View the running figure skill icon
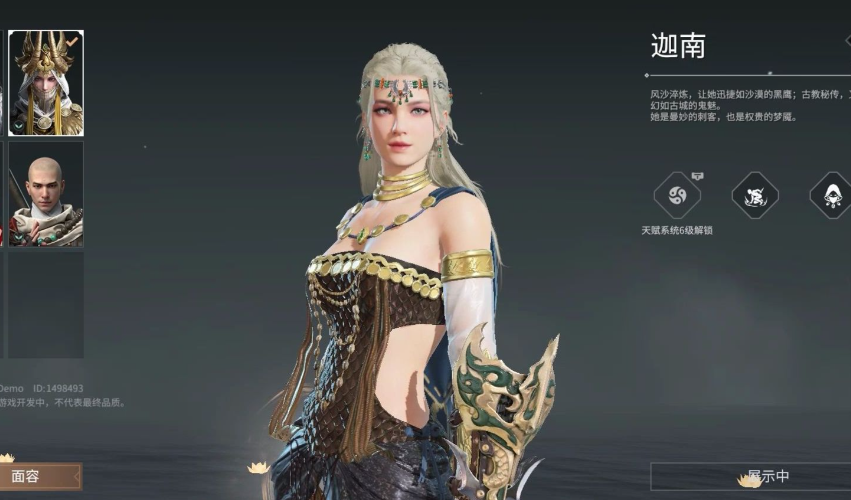 point(755,196)
